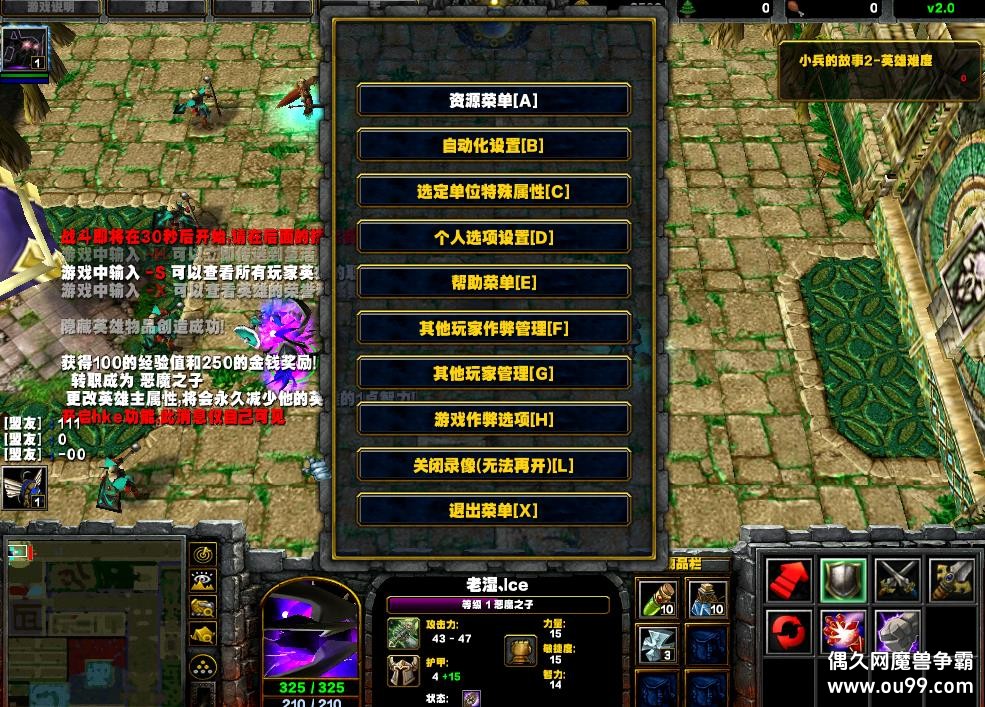Choose 选定单位特殊属性[C] option
Viewport: 985px width, 707px height.
(494, 191)
